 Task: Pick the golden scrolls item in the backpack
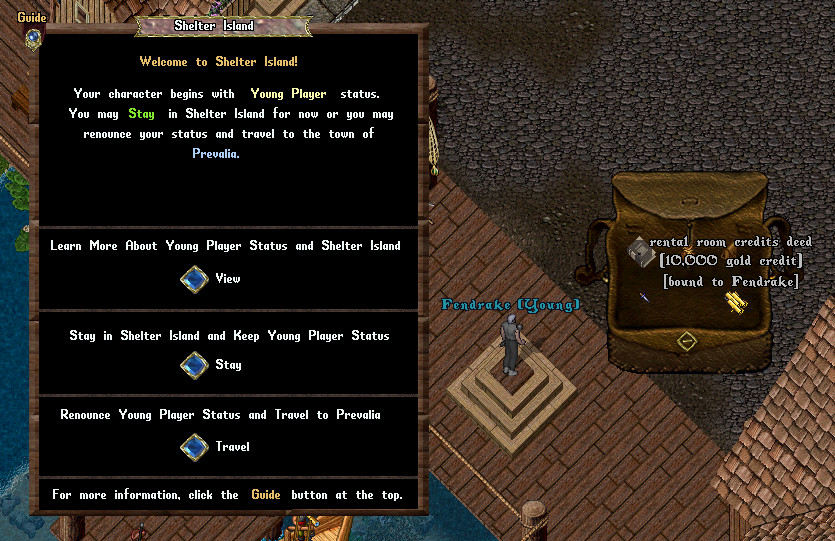(x=737, y=303)
